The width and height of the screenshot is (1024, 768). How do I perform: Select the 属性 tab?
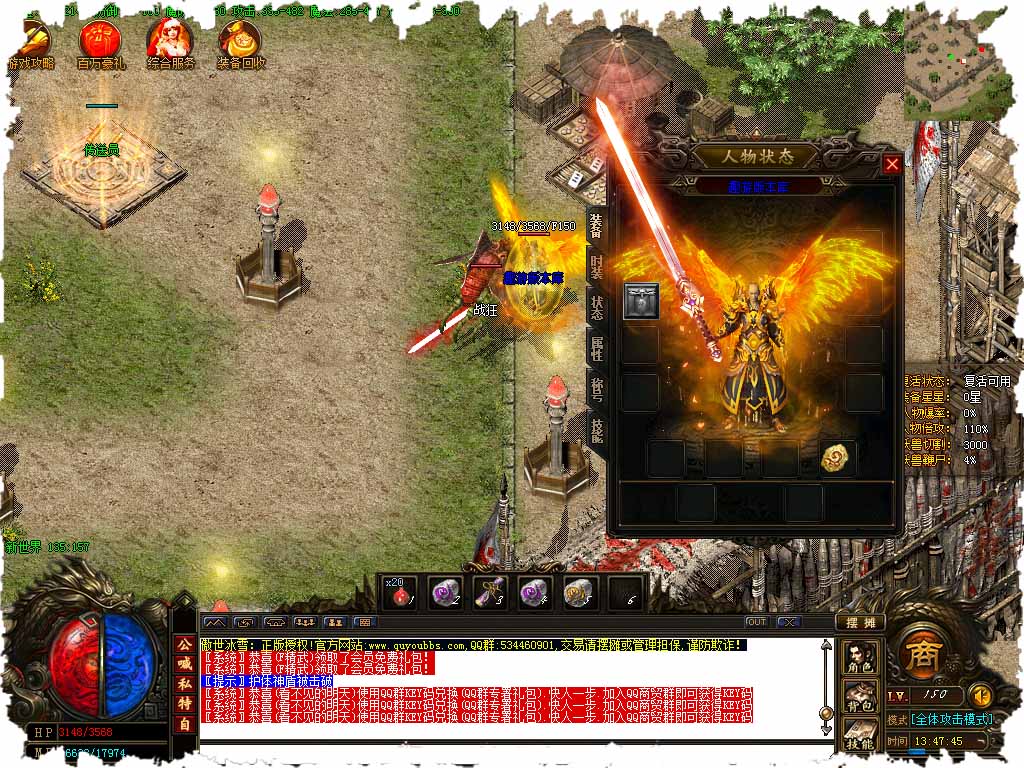[597, 349]
